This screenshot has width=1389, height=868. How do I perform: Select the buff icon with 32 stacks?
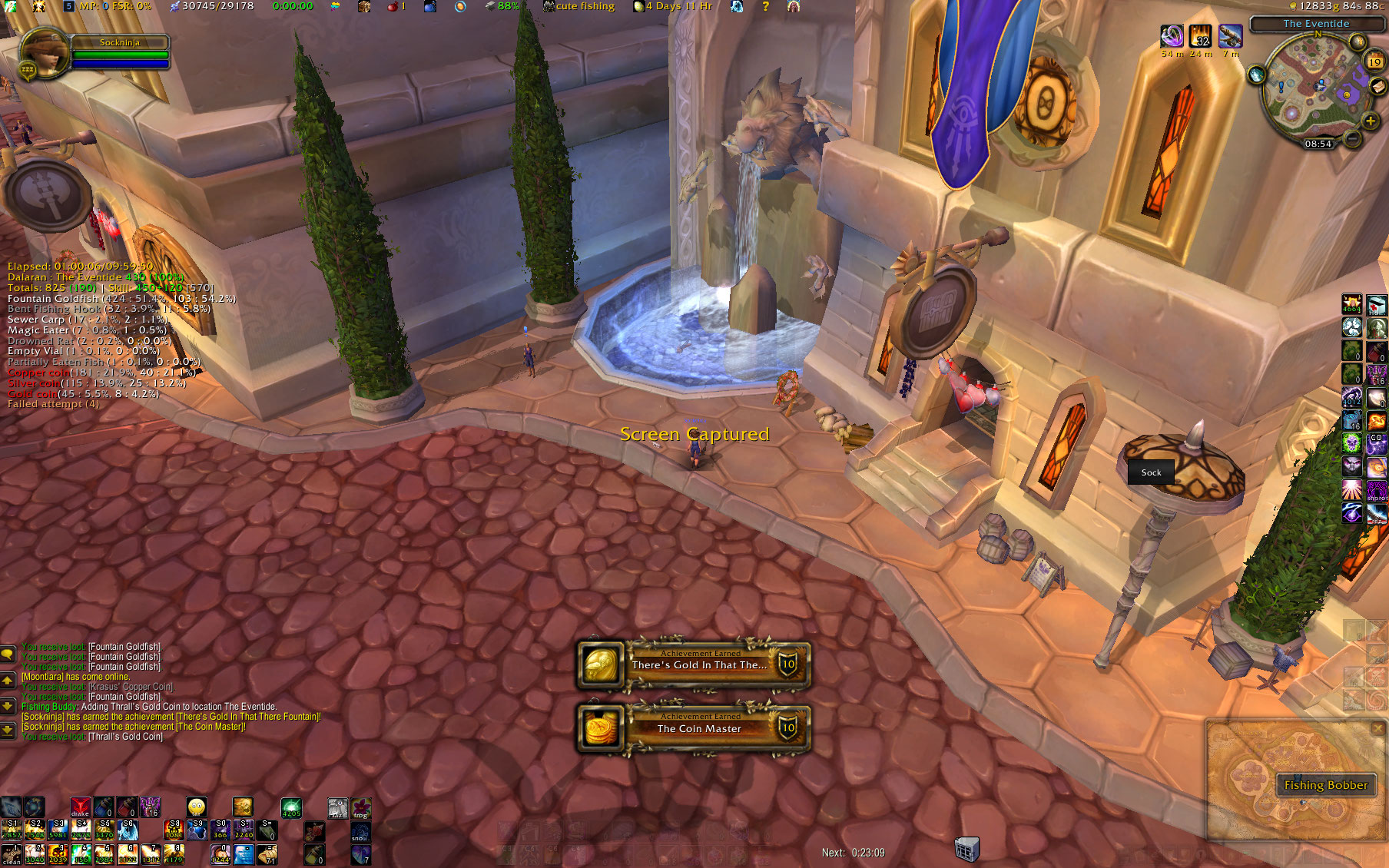tap(1200, 36)
